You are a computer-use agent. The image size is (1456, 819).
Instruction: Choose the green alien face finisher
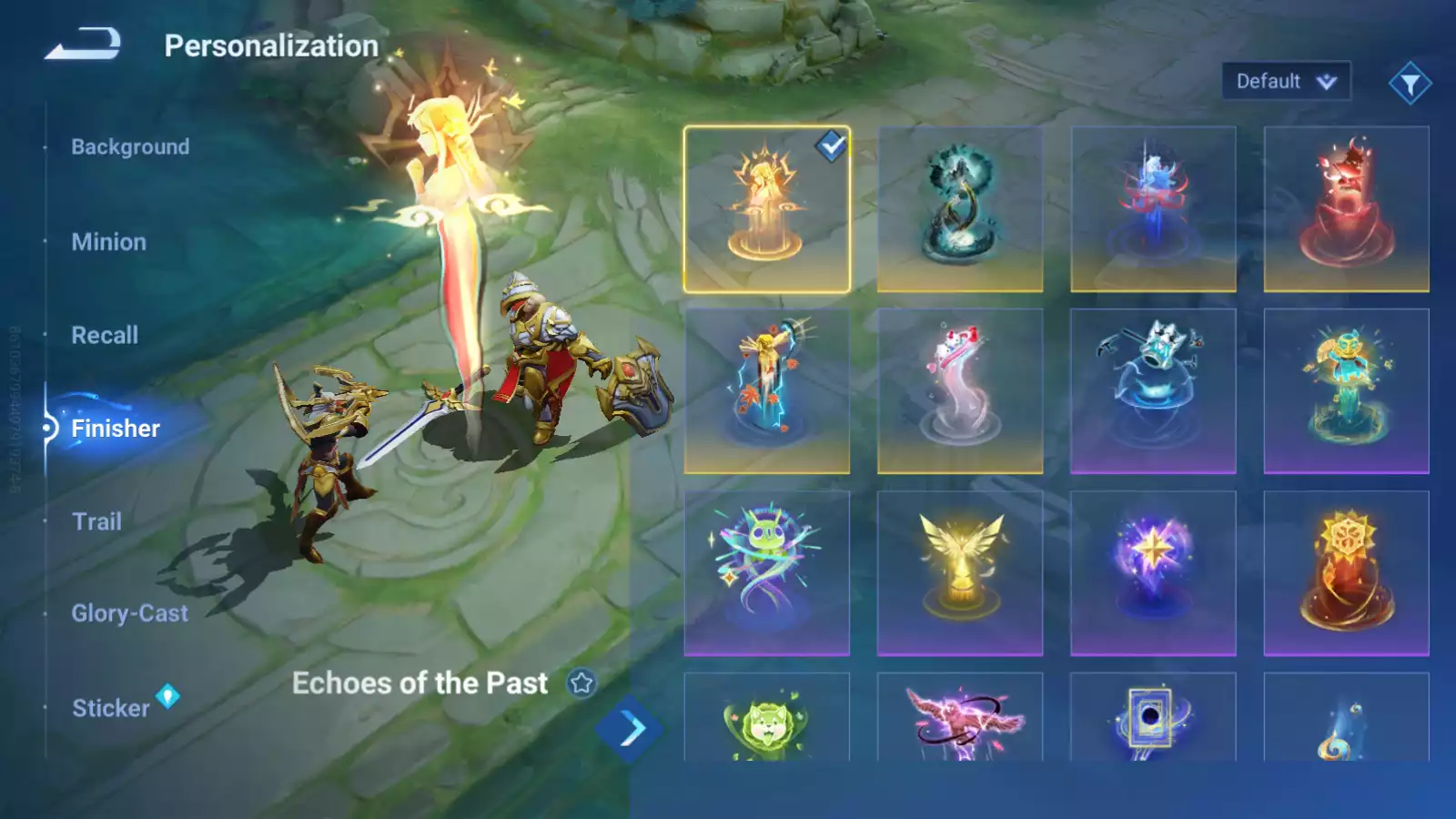pos(766,573)
